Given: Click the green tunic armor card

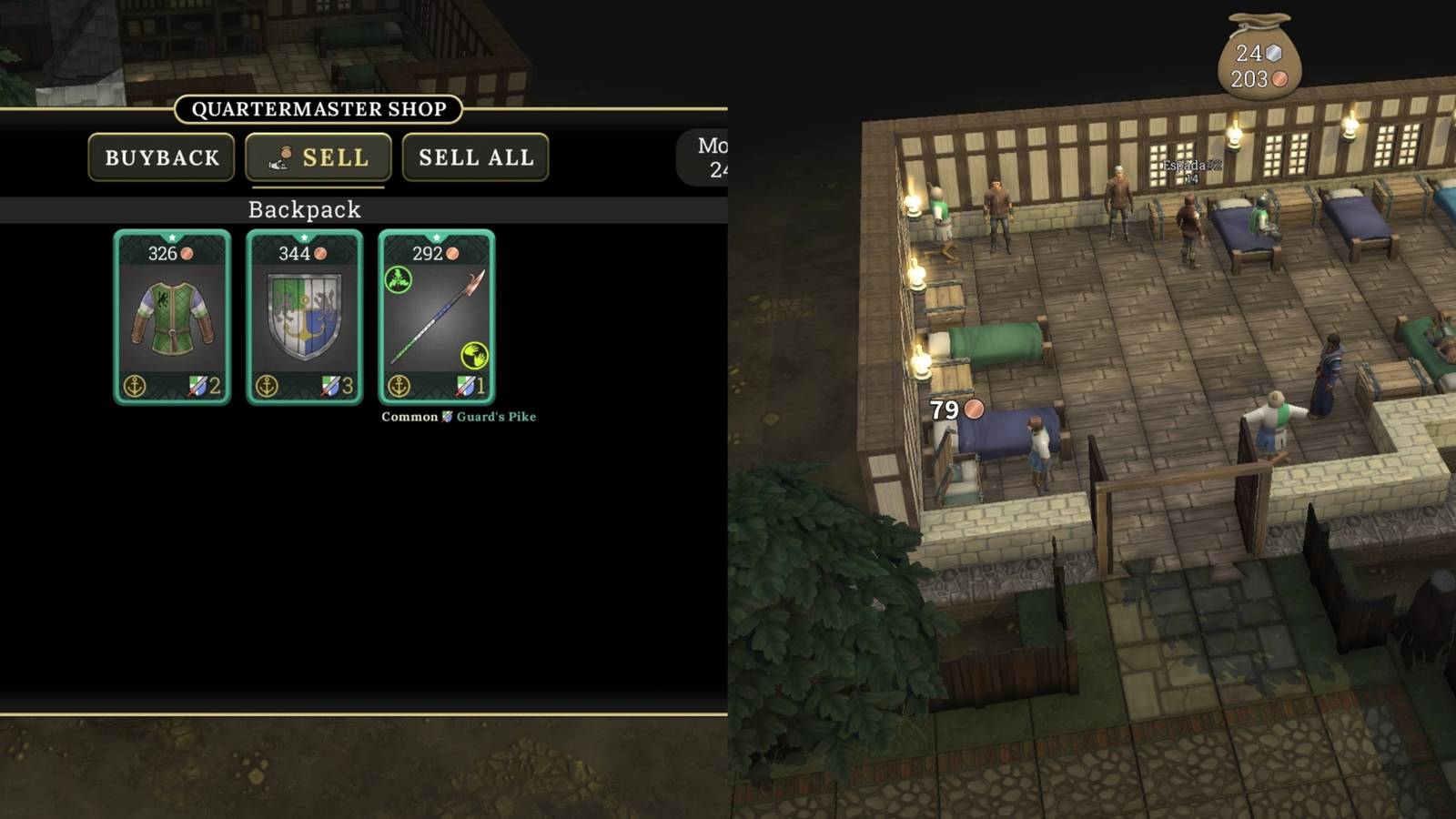Looking at the screenshot, I should (x=171, y=318).
